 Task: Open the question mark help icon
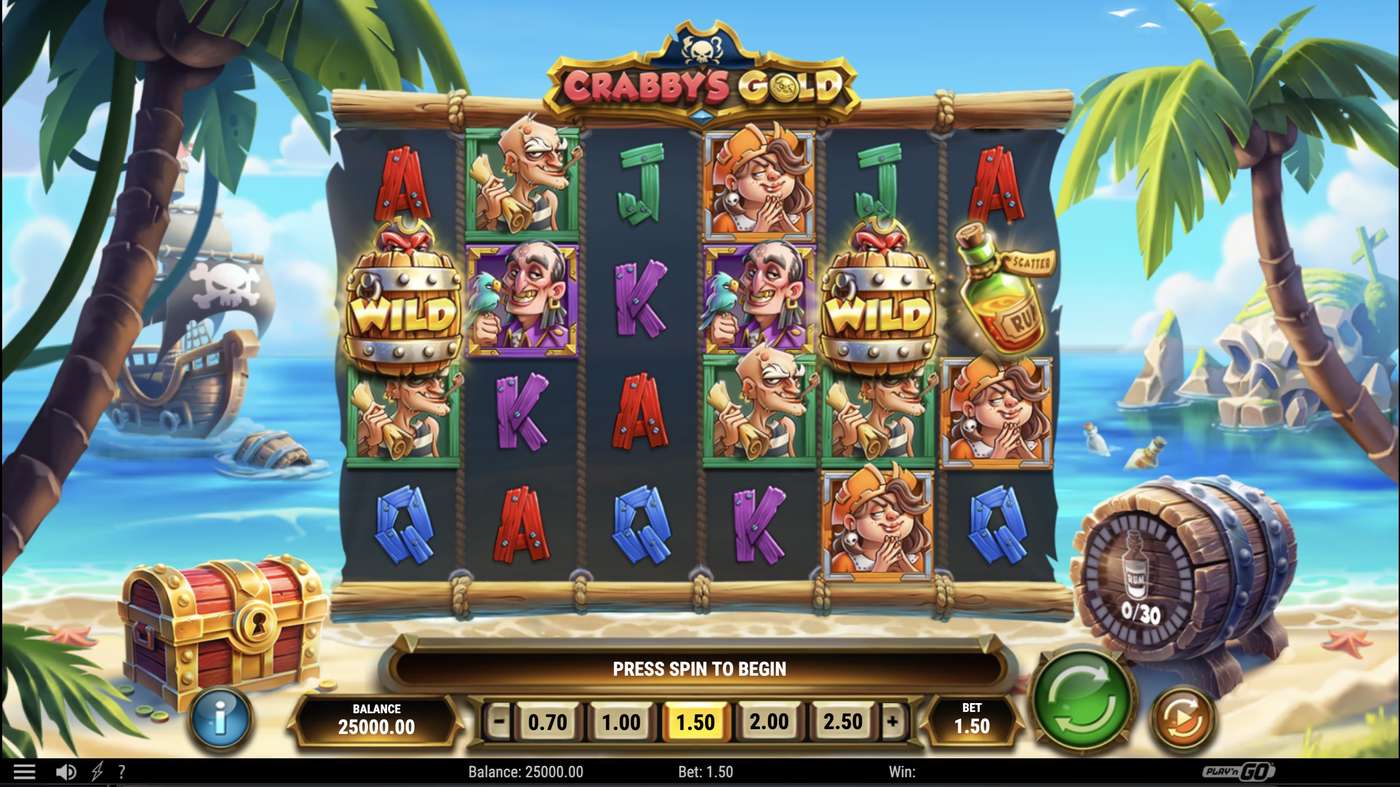[122, 771]
